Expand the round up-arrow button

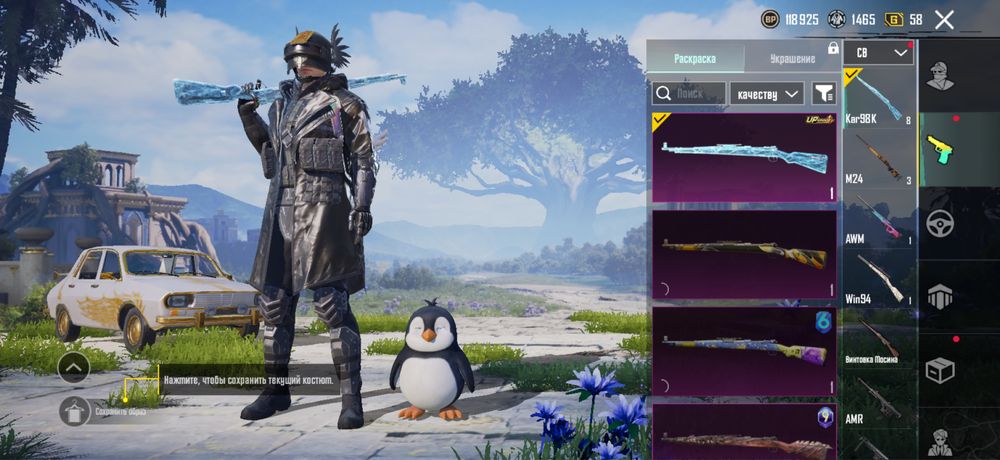coord(74,368)
